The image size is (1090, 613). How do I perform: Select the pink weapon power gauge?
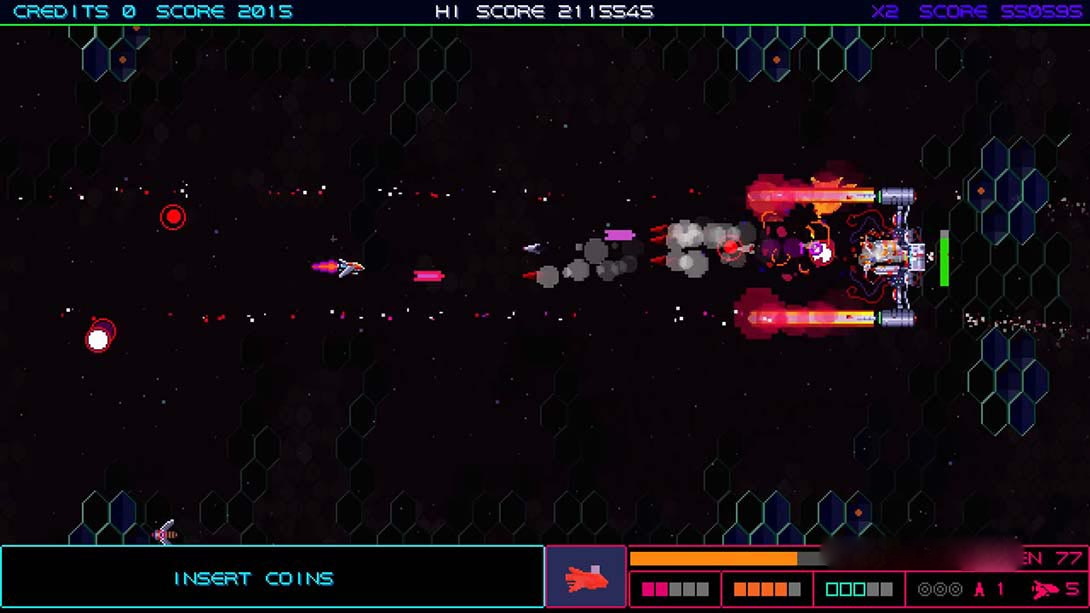tap(675, 590)
